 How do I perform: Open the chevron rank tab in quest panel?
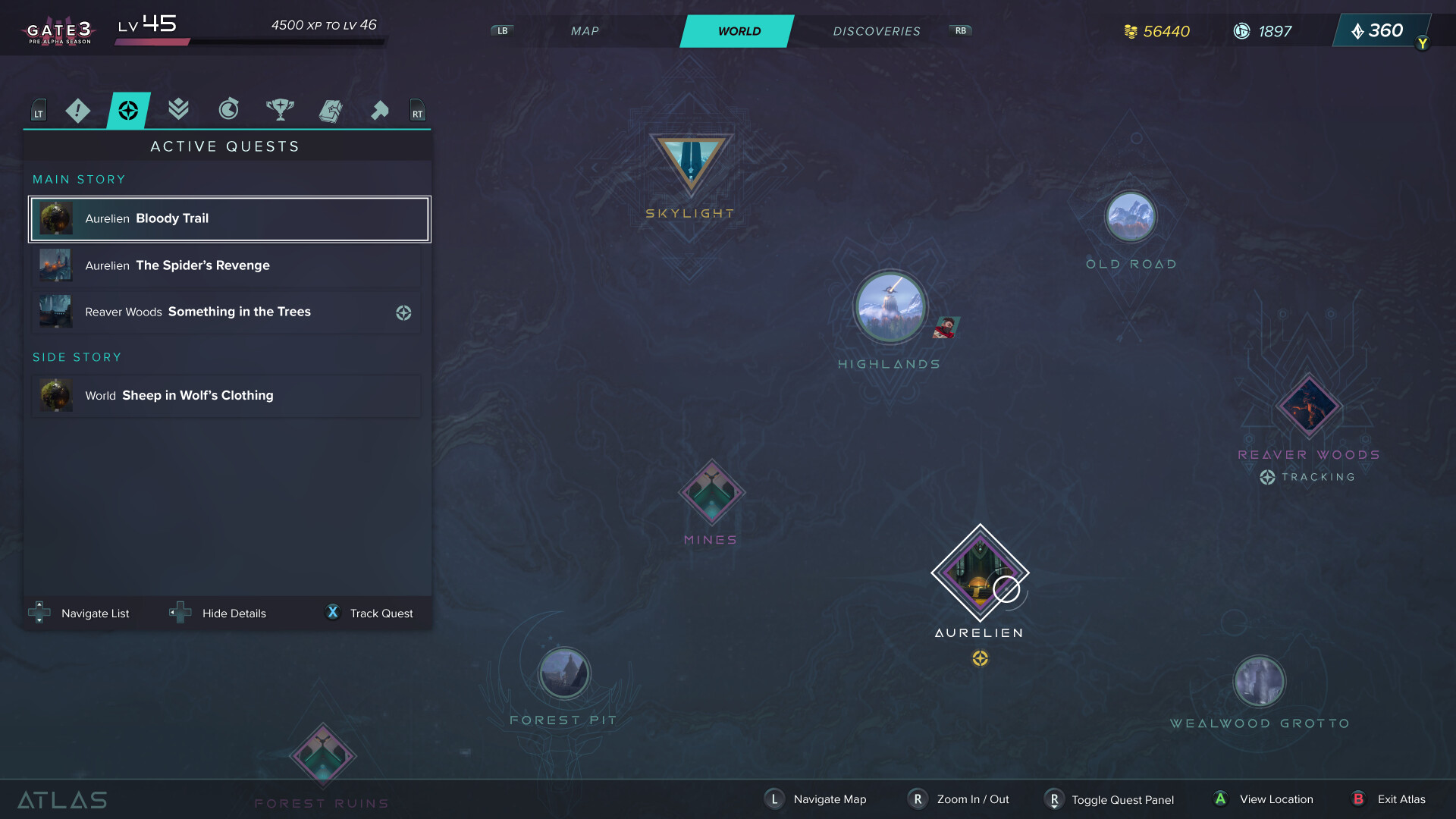click(x=177, y=110)
